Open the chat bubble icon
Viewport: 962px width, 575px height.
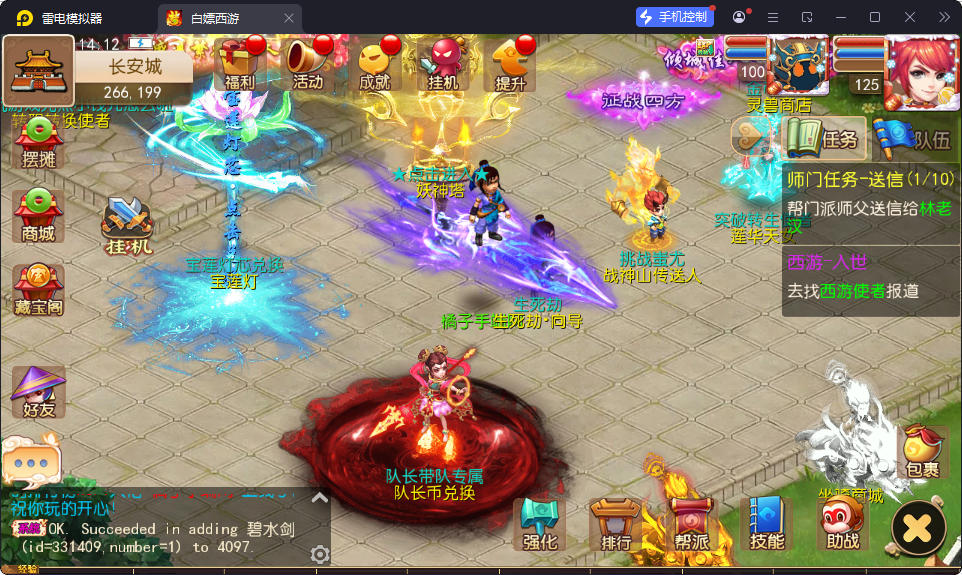point(32,464)
